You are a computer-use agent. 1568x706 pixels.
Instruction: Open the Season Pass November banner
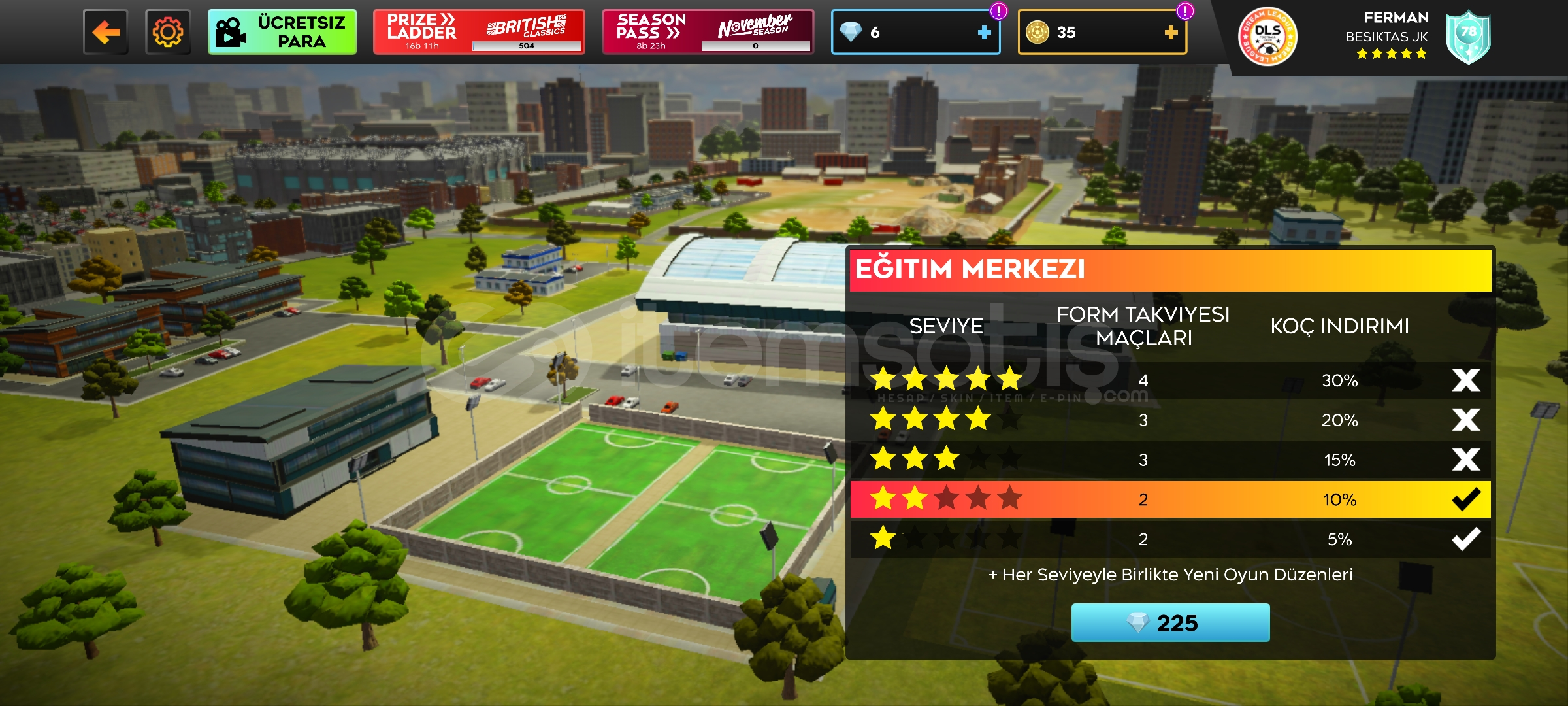(x=708, y=32)
